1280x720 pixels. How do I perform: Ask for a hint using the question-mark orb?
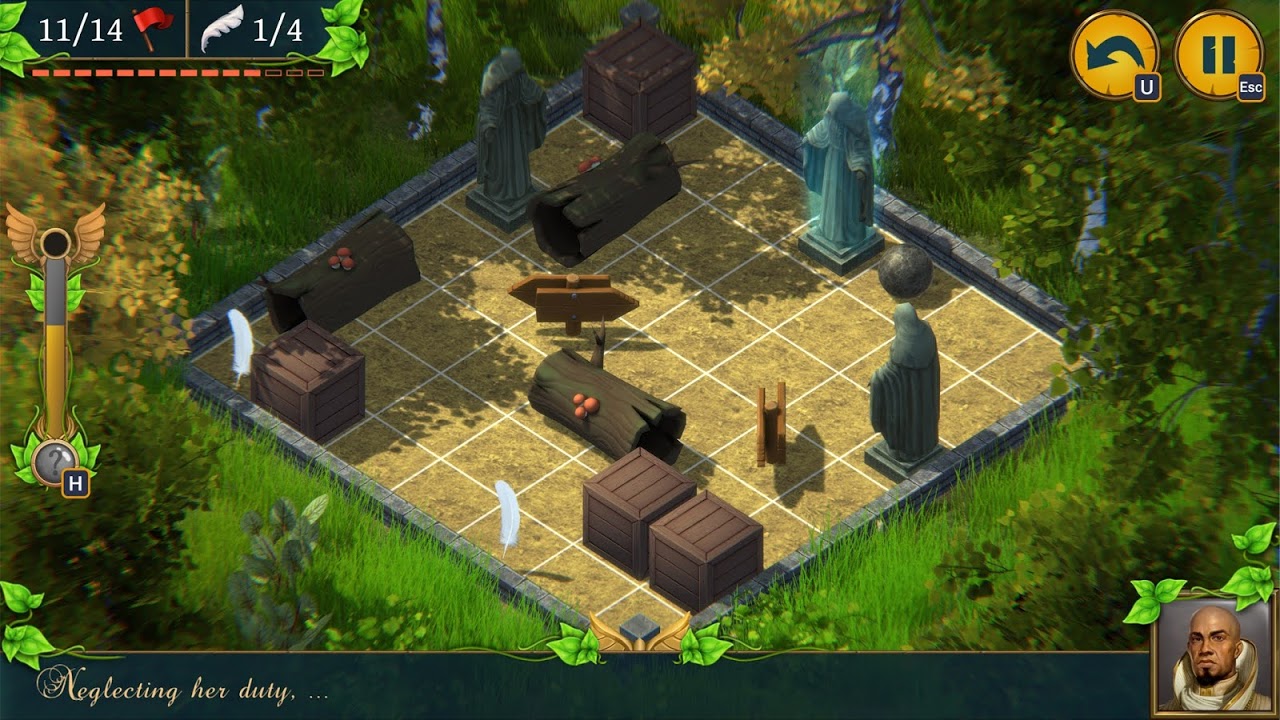[x=55, y=463]
